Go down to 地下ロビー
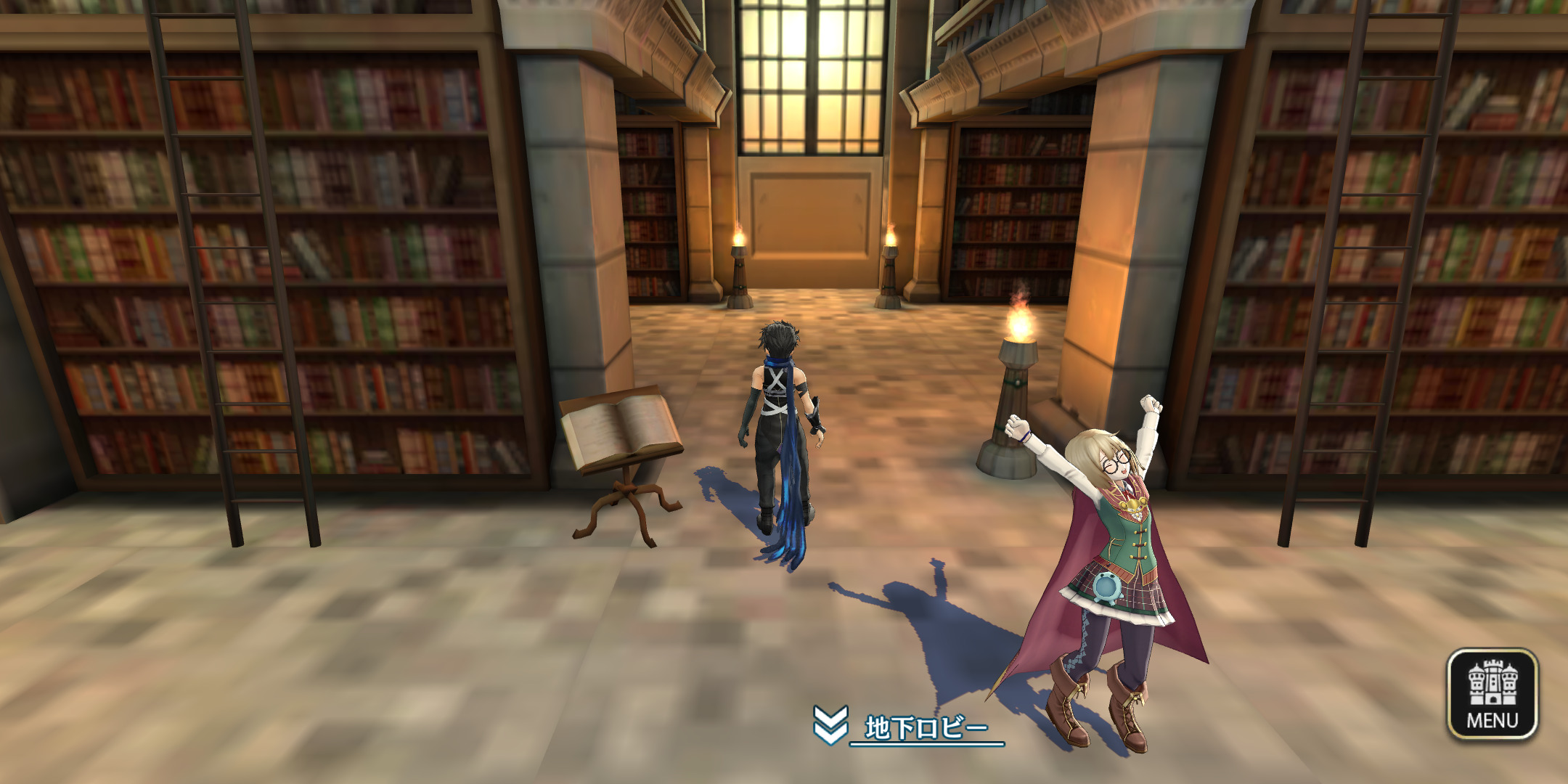This screenshot has width=1568, height=784. (x=907, y=727)
